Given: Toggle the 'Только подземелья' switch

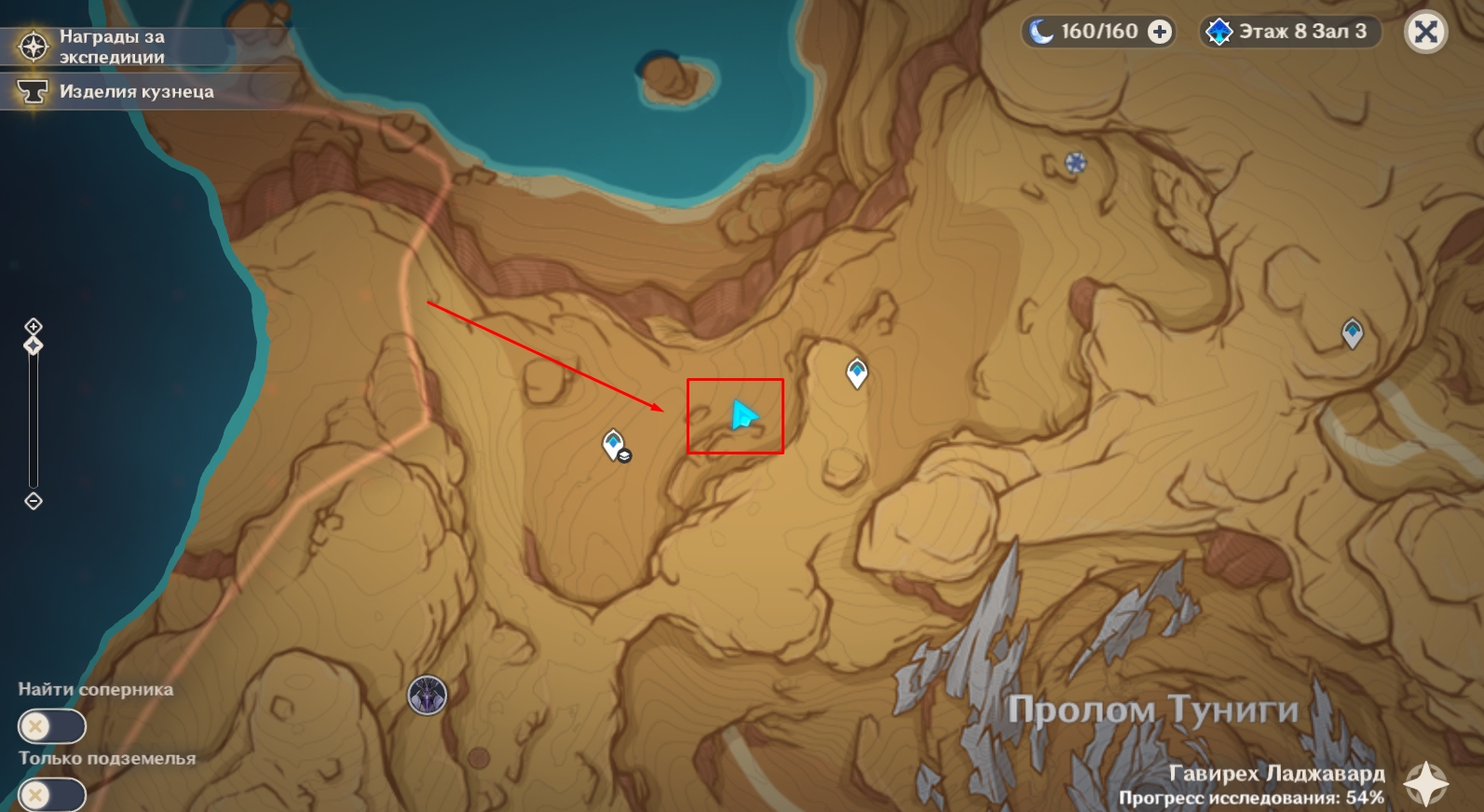Looking at the screenshot, I should coord(51,794).
